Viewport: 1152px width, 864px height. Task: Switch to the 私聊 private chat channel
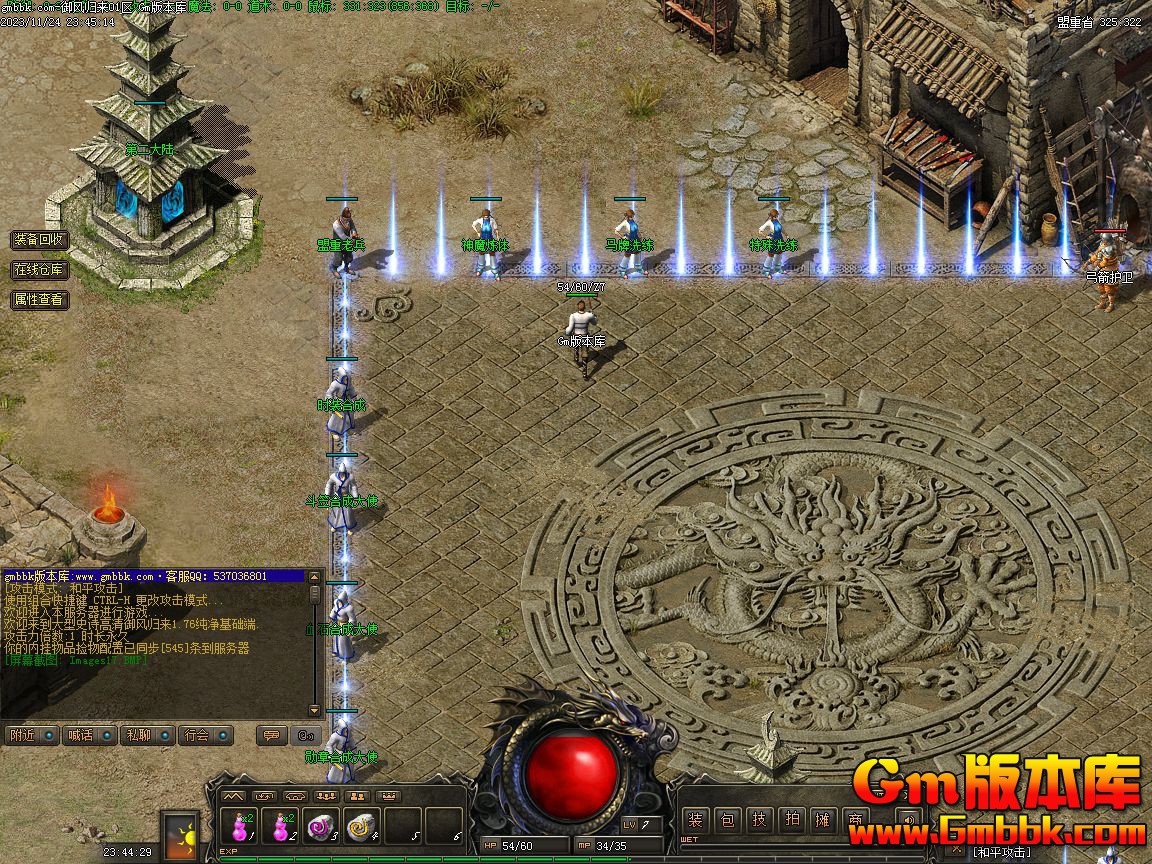(x=147, y=735)
